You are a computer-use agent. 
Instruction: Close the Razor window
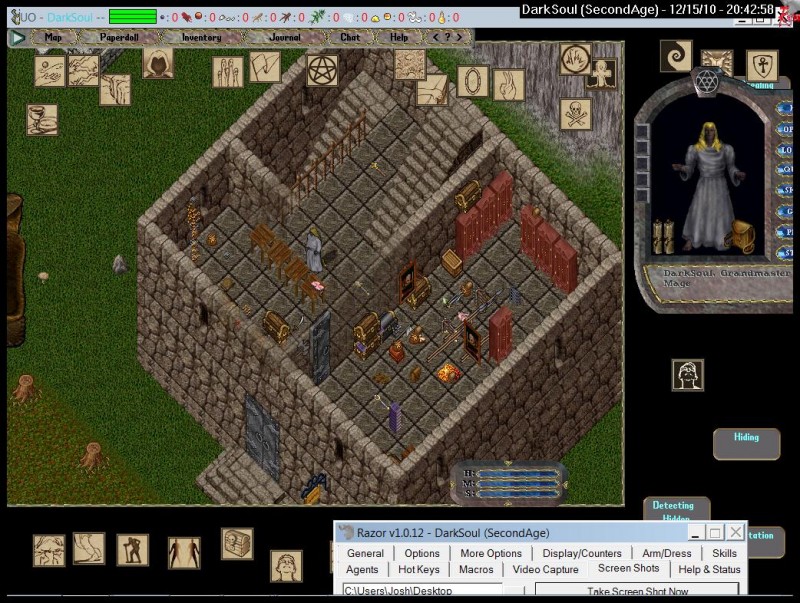point(735,533)
